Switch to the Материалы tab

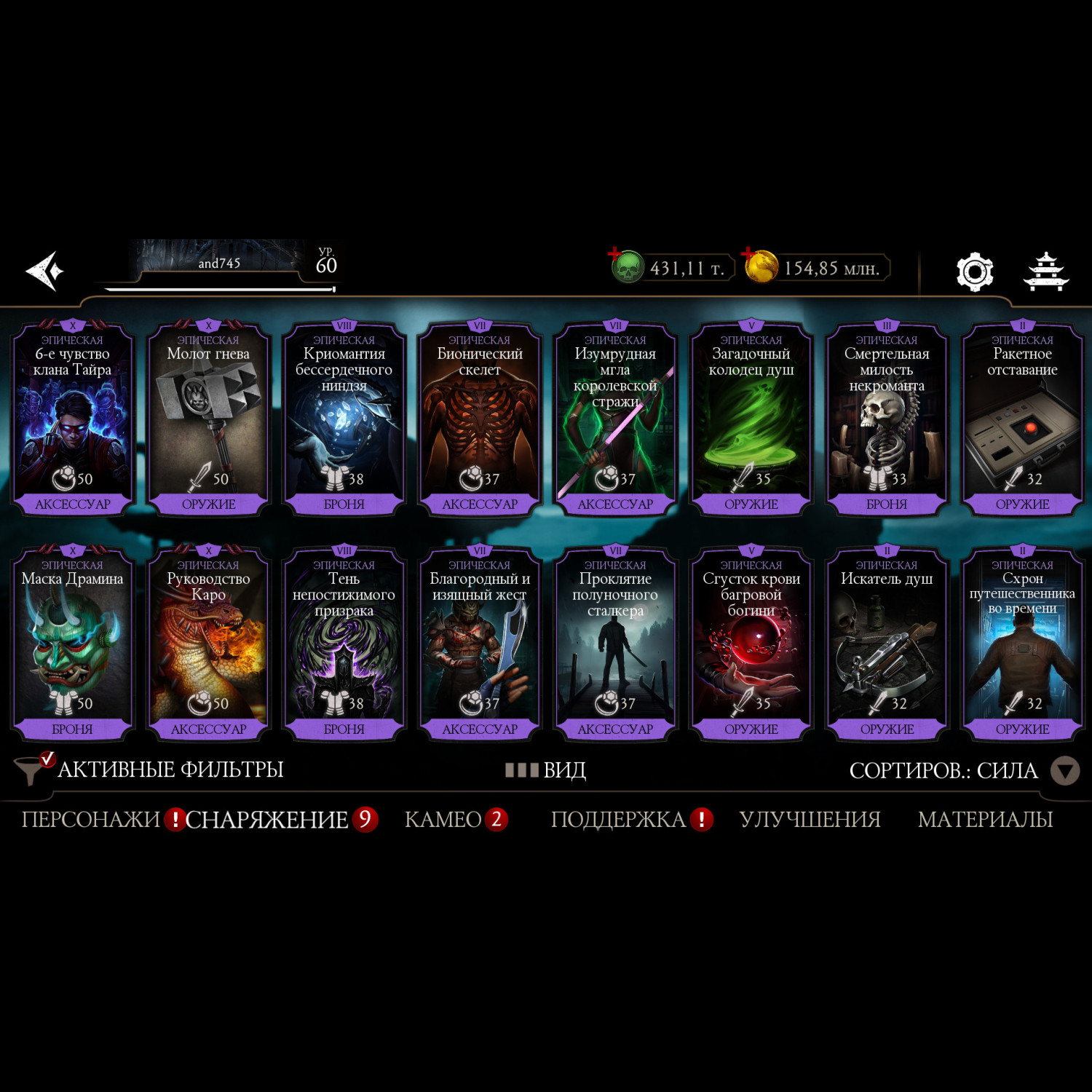(x=985, y=820)
